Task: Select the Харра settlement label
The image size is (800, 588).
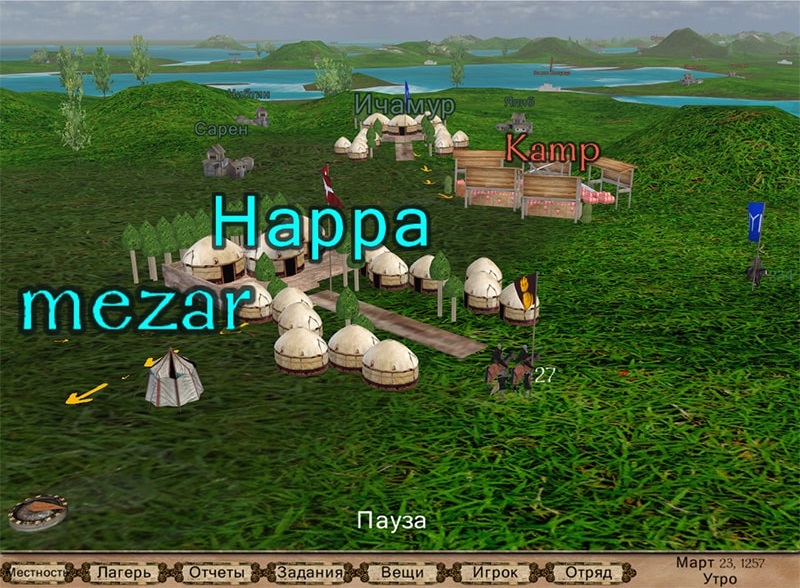Action: tap(320, 223)
